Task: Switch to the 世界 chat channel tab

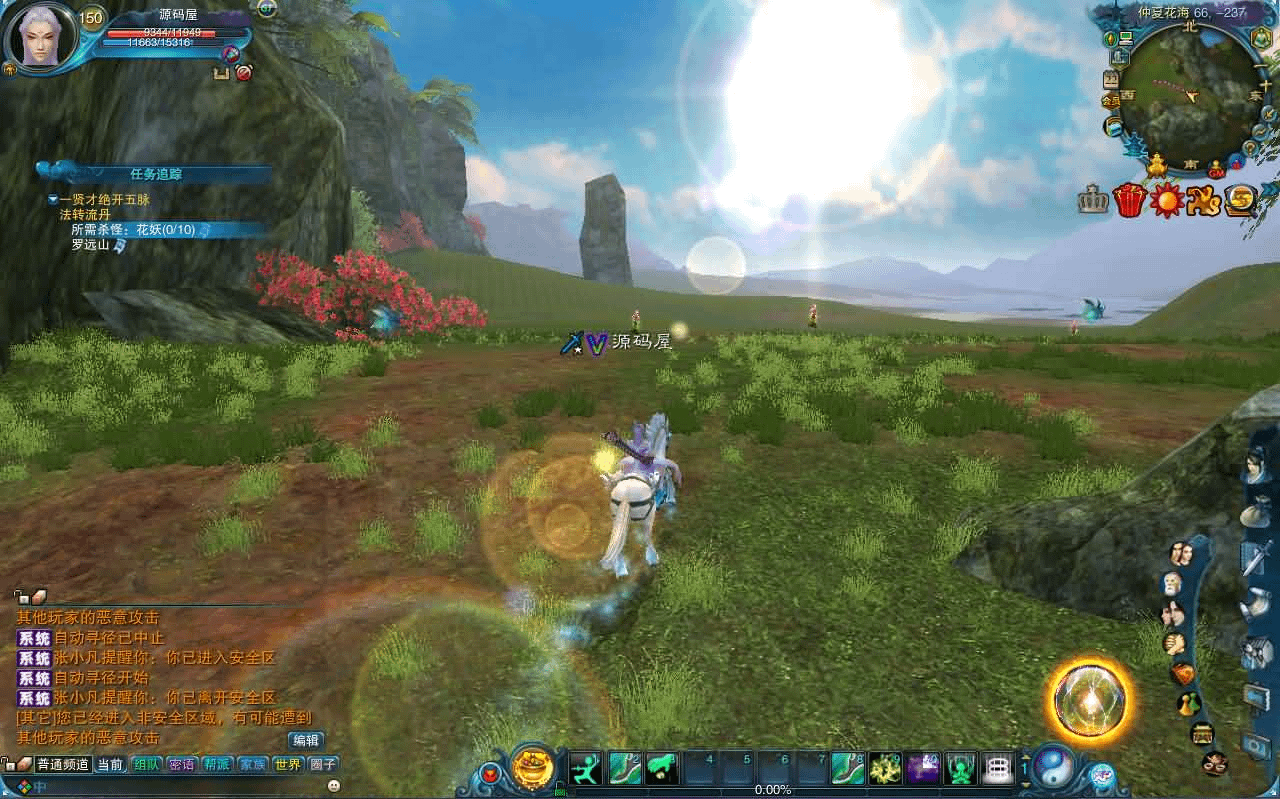Action: (287, 765)
